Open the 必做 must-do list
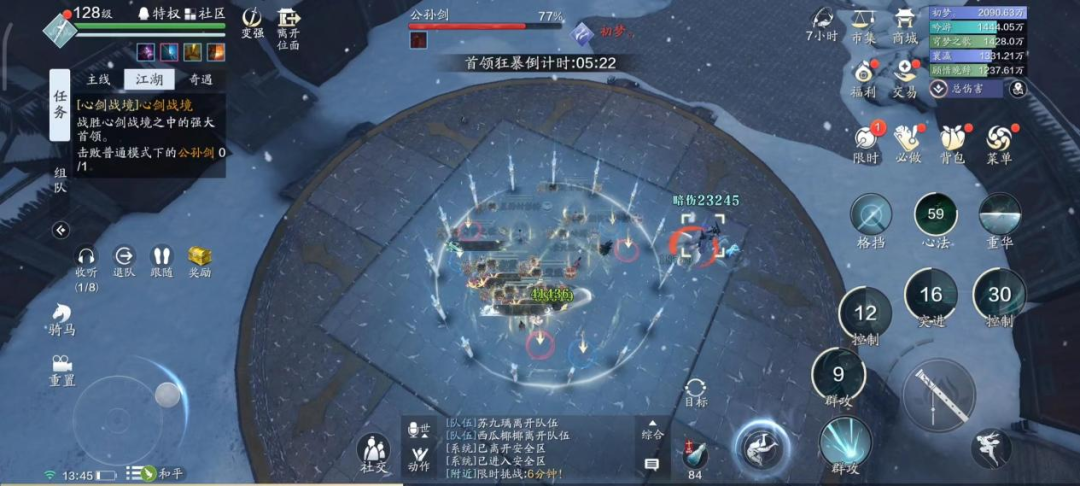Viewport: 1080px width, 486px height. [908, 141]
